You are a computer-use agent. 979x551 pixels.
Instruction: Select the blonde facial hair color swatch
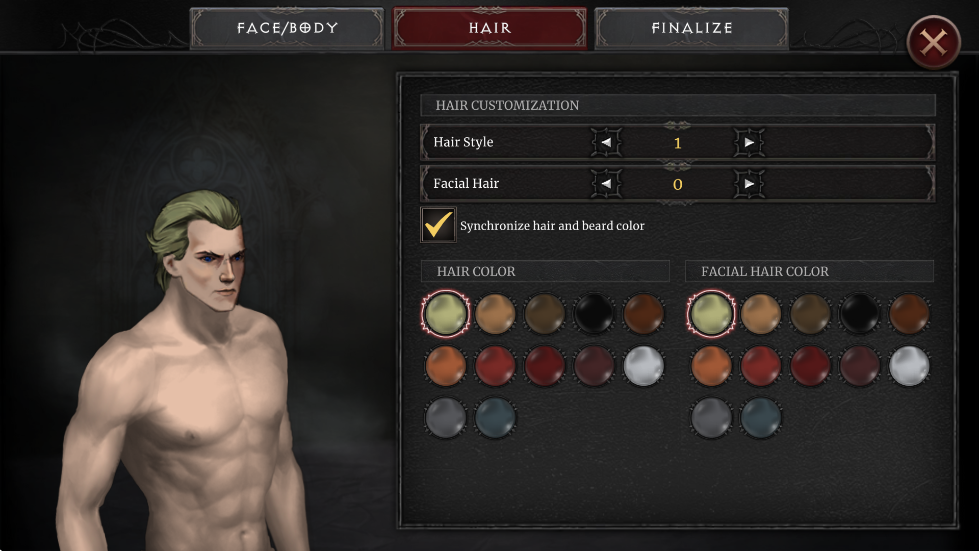click(710, 314)
